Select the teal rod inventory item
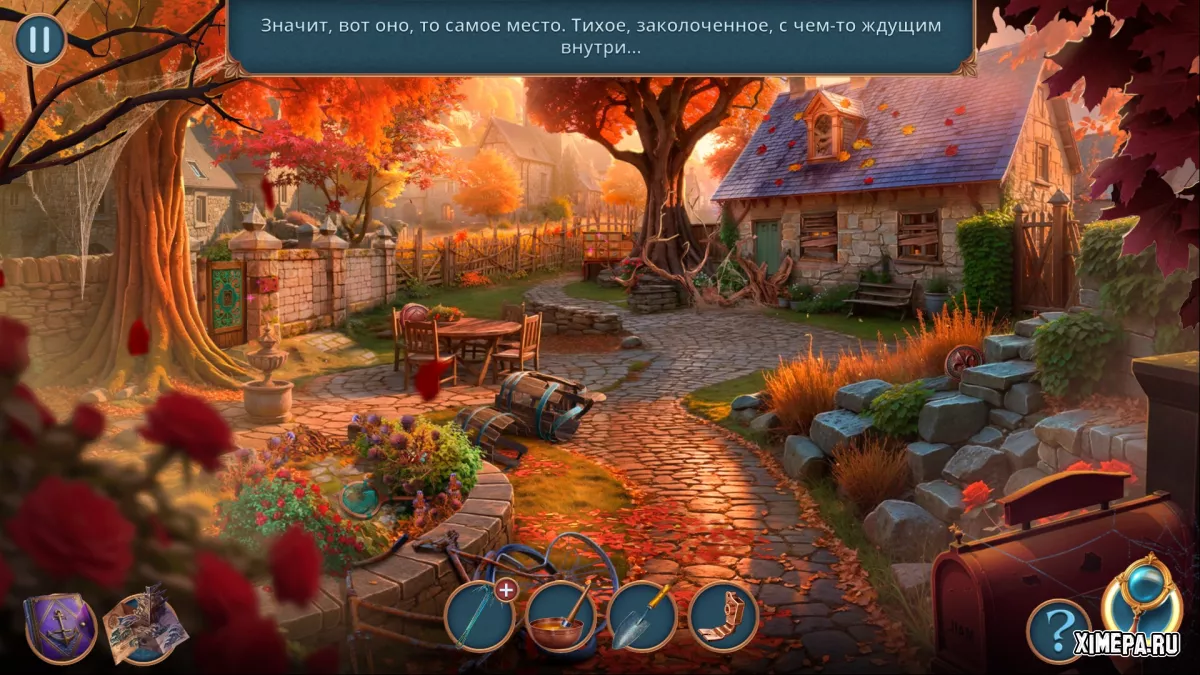This screenshot has height=675, width=1200. click(479, 617)
